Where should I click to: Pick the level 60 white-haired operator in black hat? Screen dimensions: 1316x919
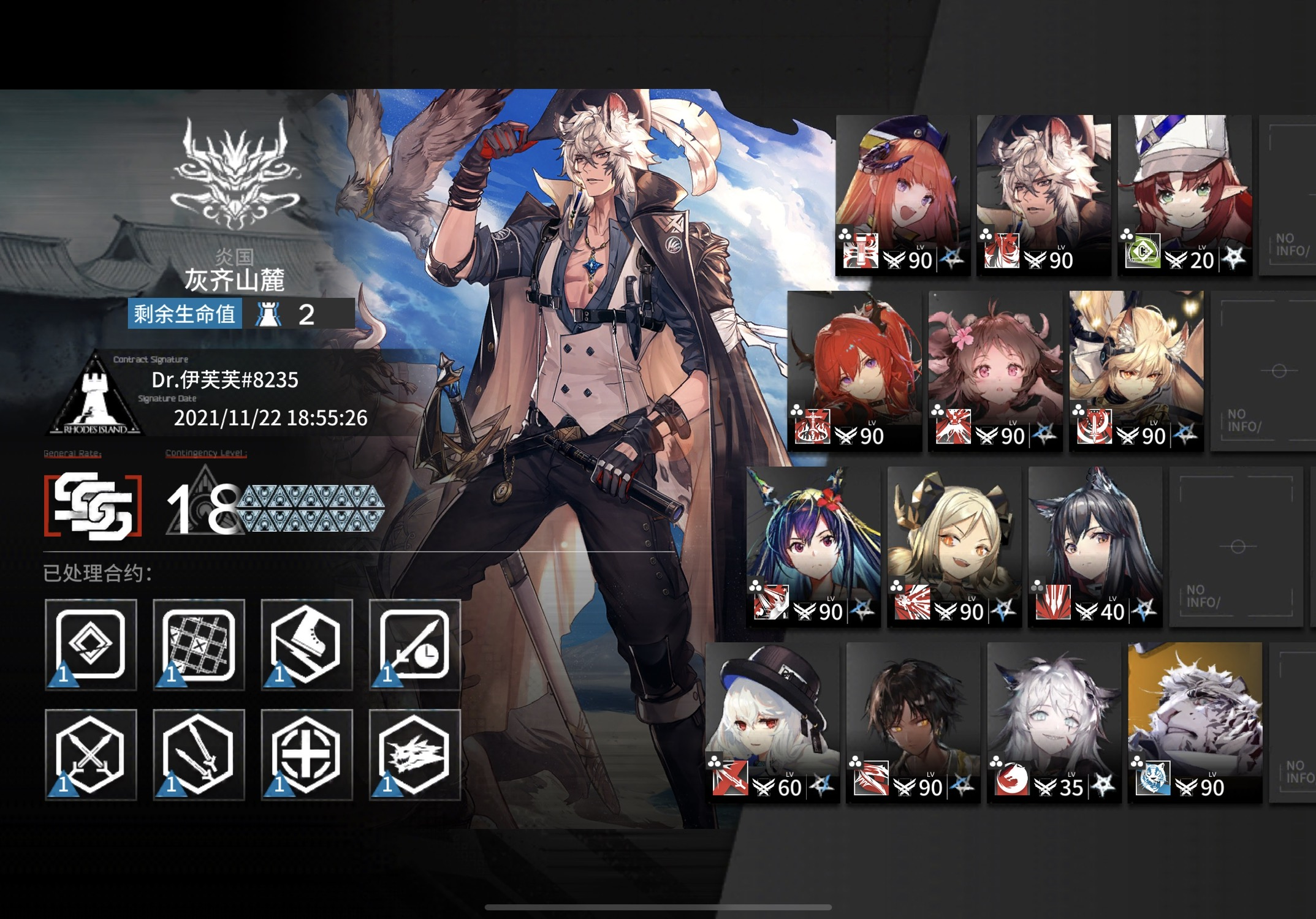(772, 722)
